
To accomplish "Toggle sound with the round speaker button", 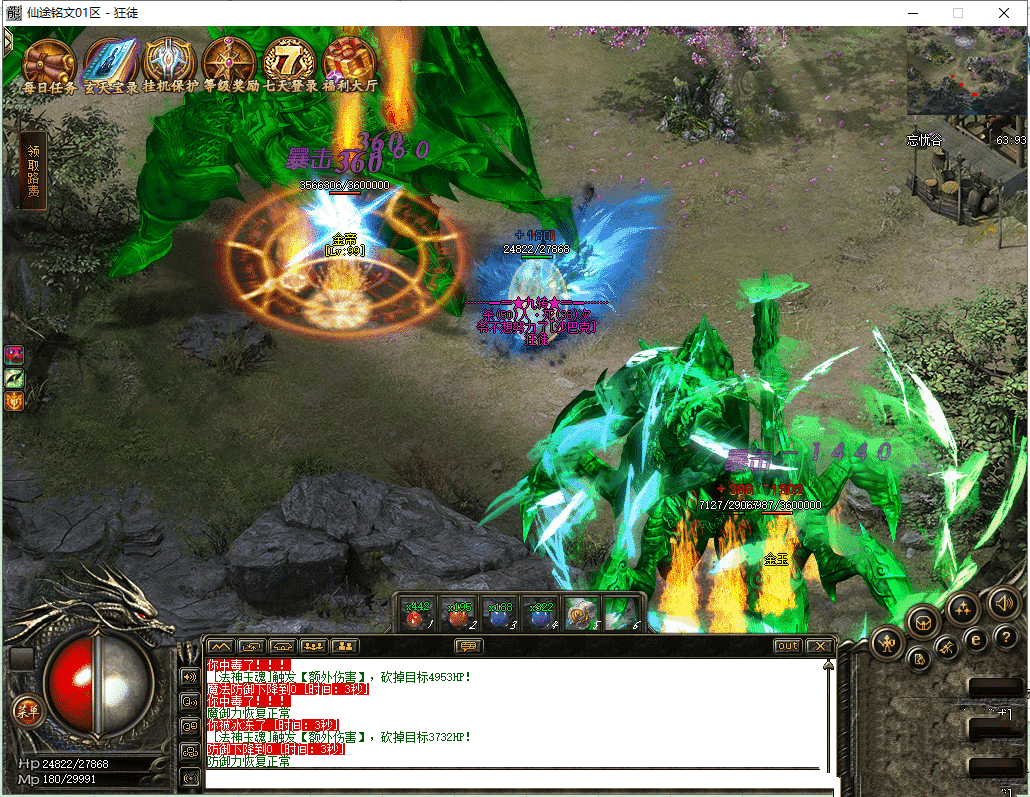I will (1003, 602).
